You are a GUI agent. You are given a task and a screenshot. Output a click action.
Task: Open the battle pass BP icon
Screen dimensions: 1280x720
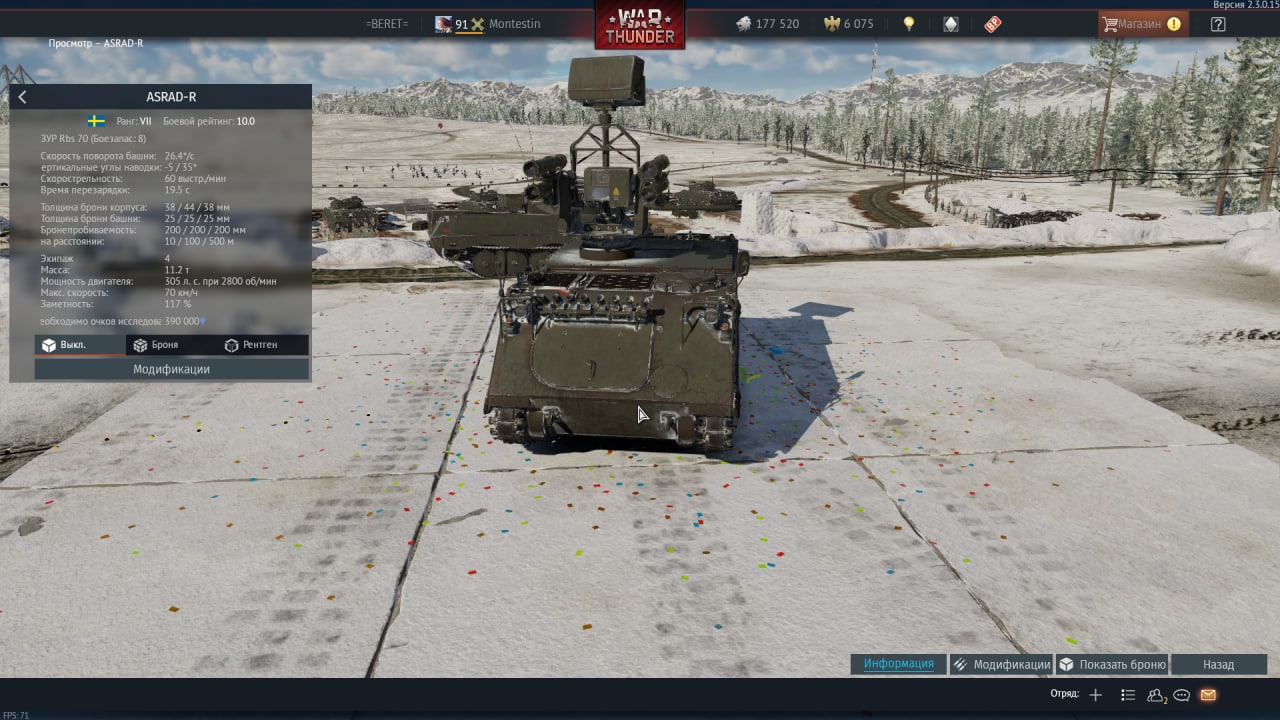(992, 24)
